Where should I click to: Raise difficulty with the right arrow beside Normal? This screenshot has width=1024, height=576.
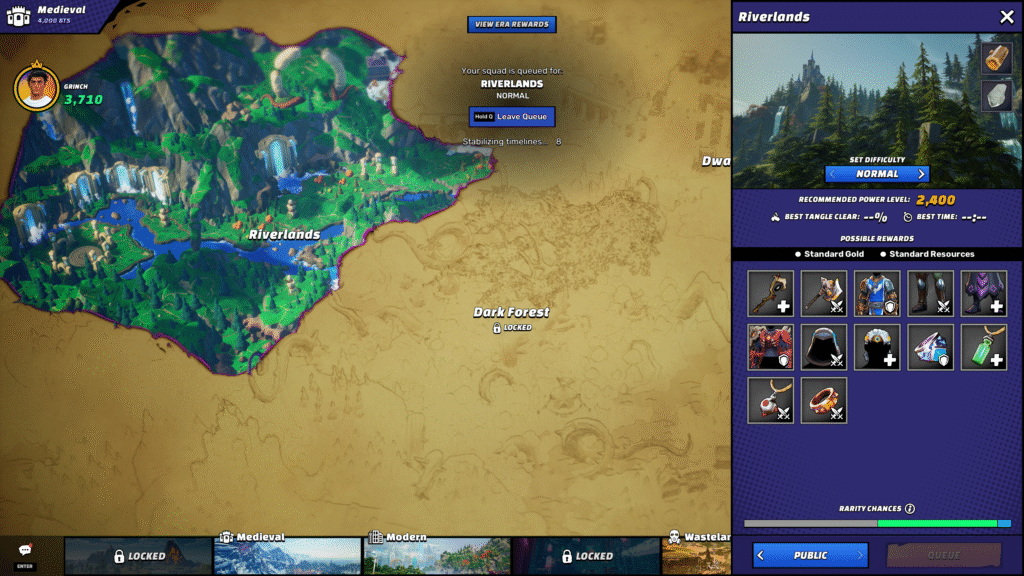click(922, 174)
